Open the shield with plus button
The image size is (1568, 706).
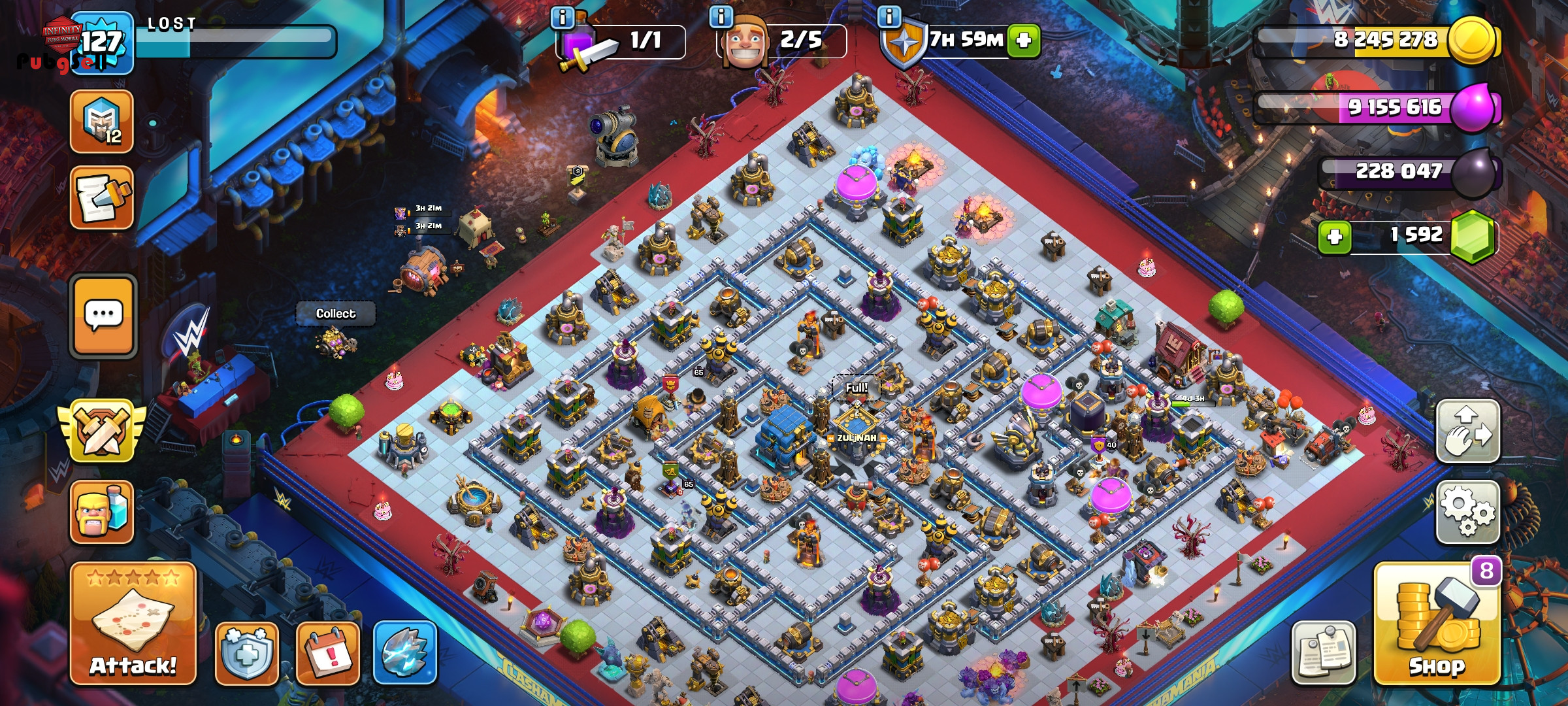[247, 653]
